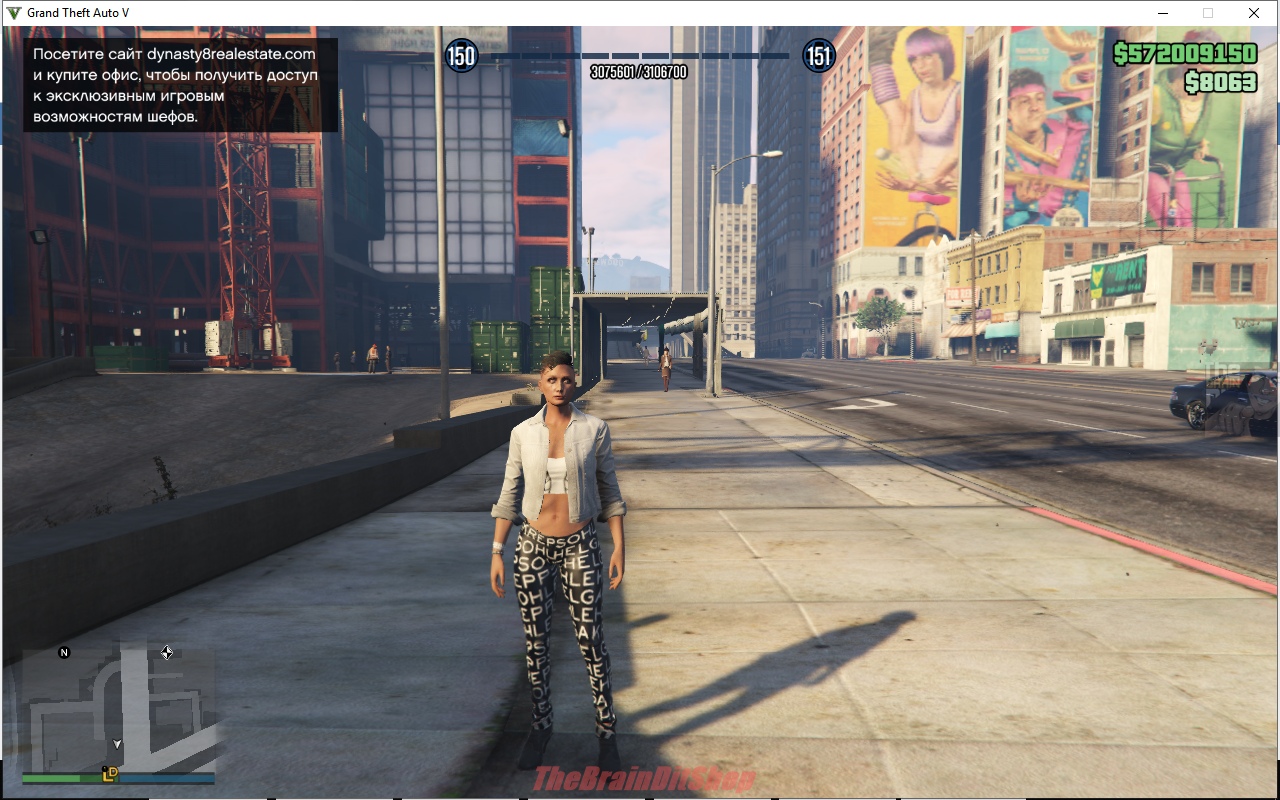Click the white player arrow on minimap

tap(117, 744)
